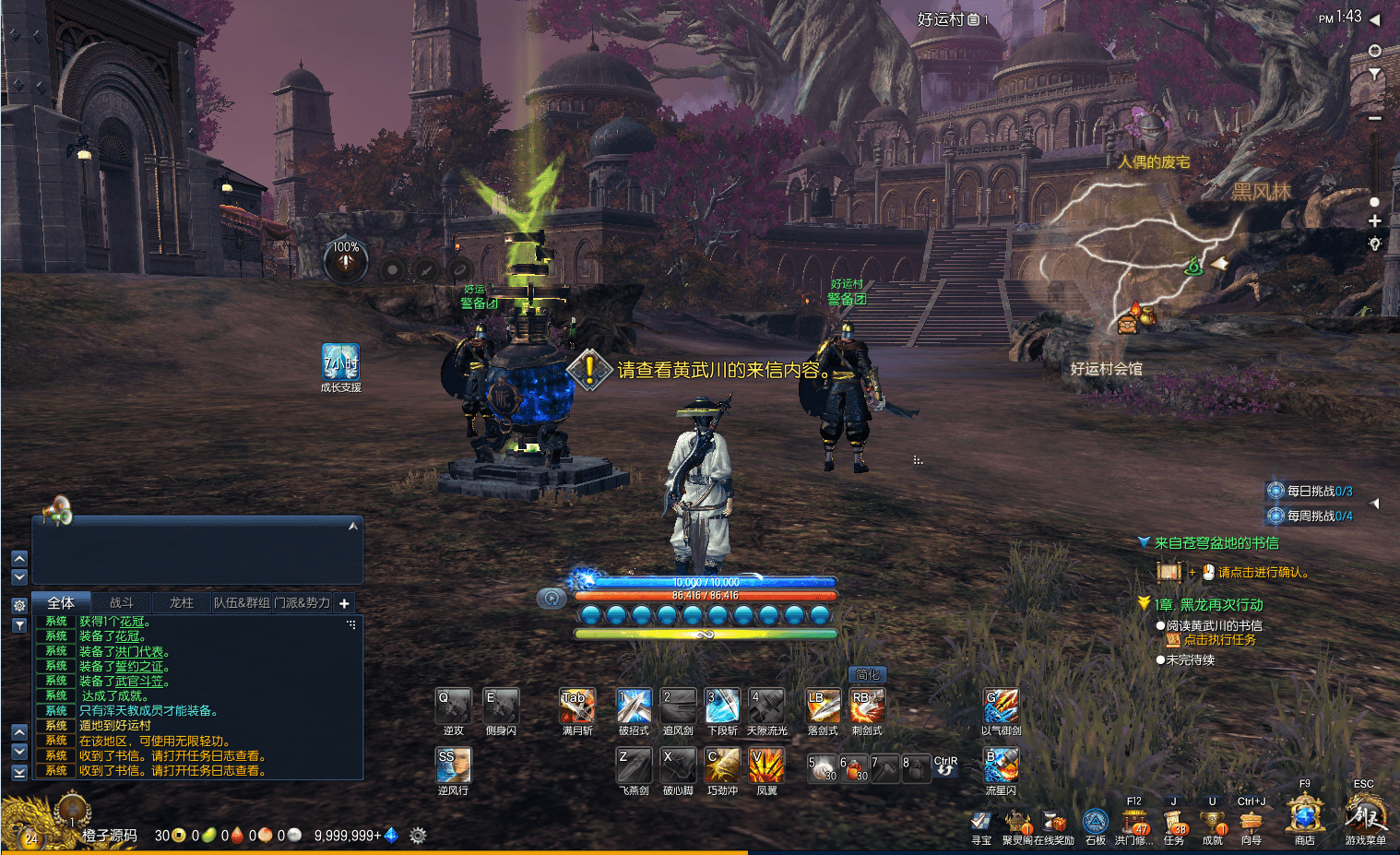Click the 简化 simplify button
Viewport: 1400px width, 855px height.
click(867, 675)
